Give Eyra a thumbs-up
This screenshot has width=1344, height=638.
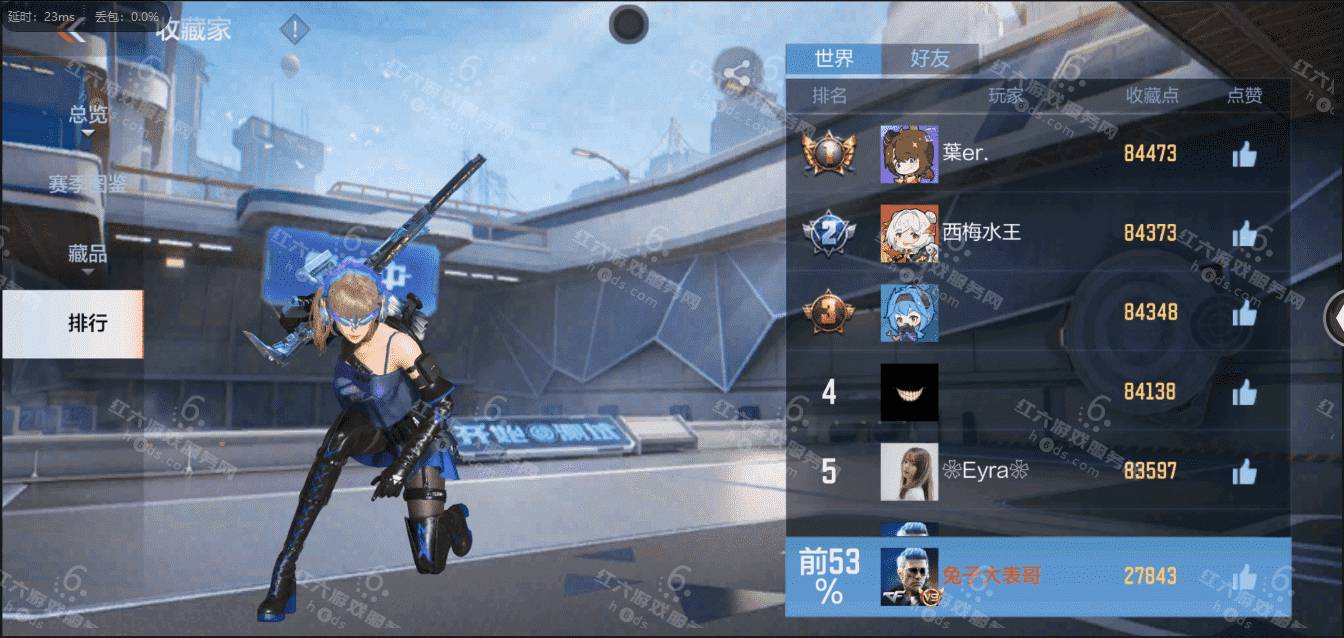pos(1244,471)
